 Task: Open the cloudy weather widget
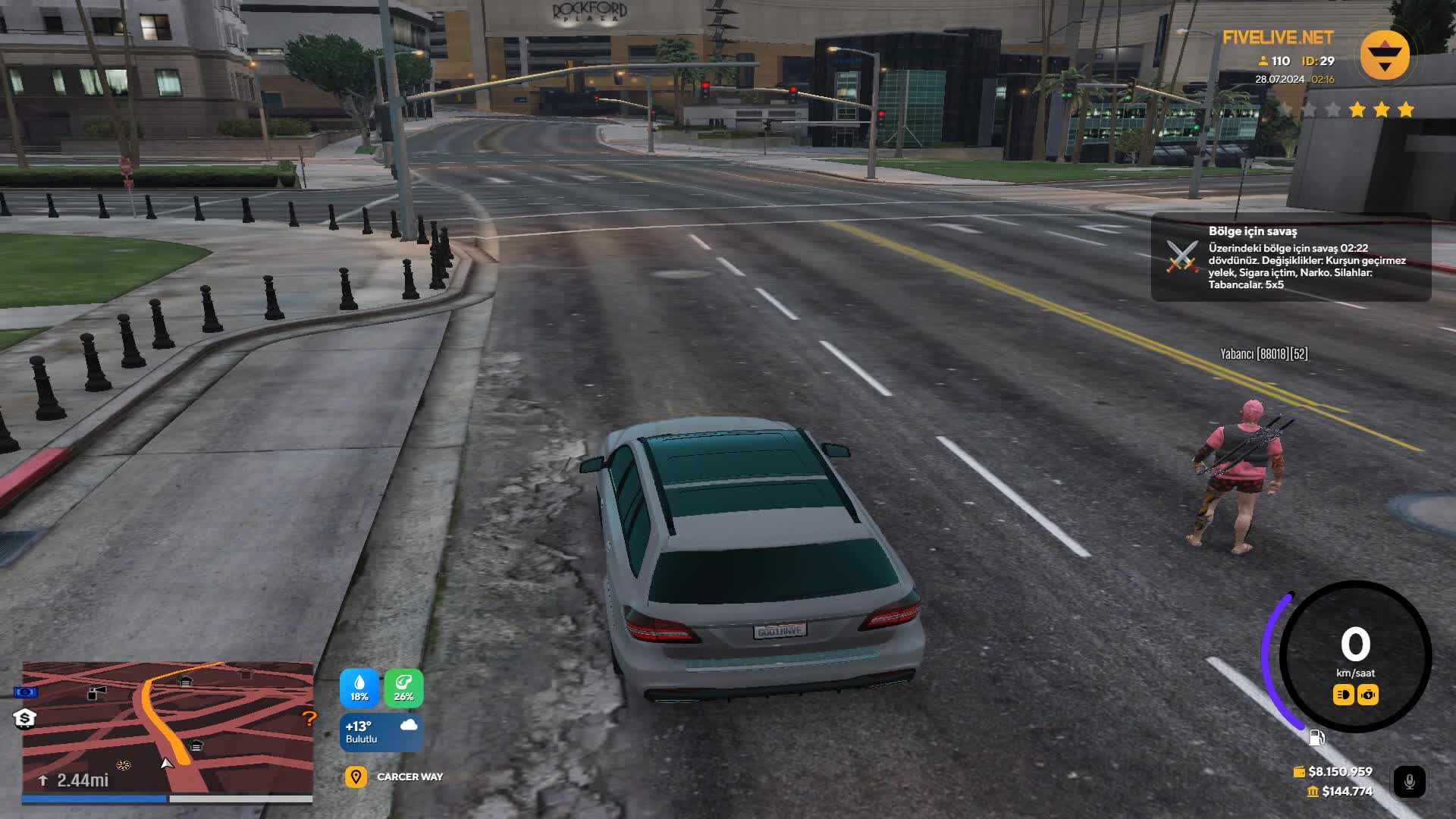point(381,733)
